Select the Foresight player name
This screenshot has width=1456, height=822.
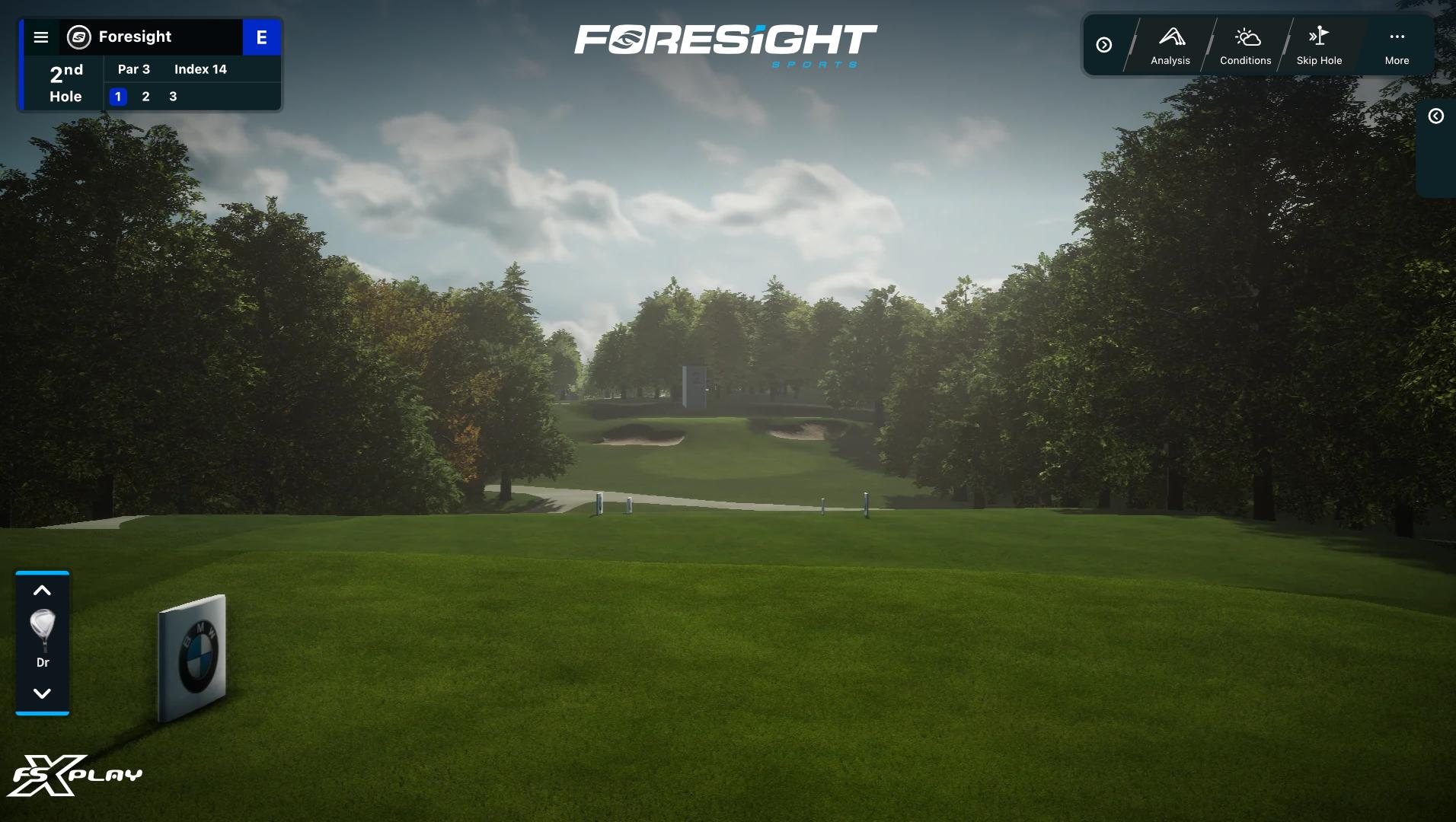click(x=135, y=37)
